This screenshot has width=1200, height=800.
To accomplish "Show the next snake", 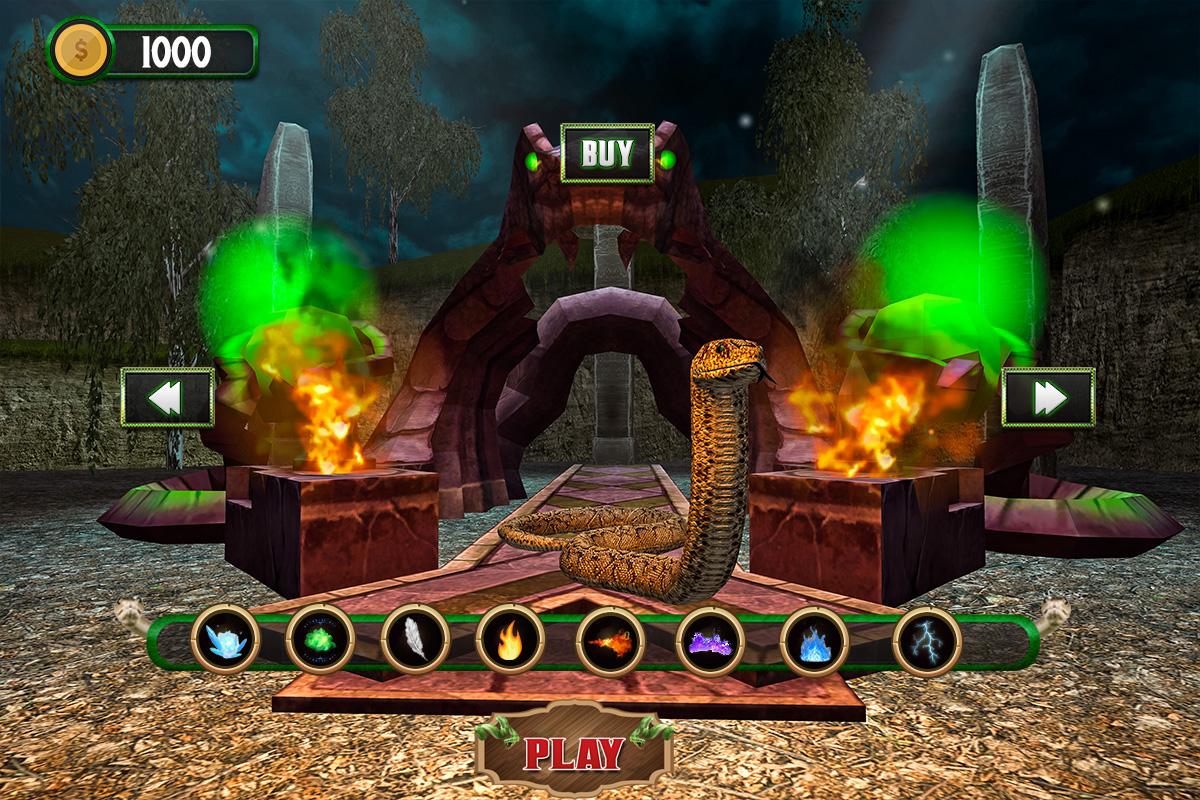I will pos(1048,397).
